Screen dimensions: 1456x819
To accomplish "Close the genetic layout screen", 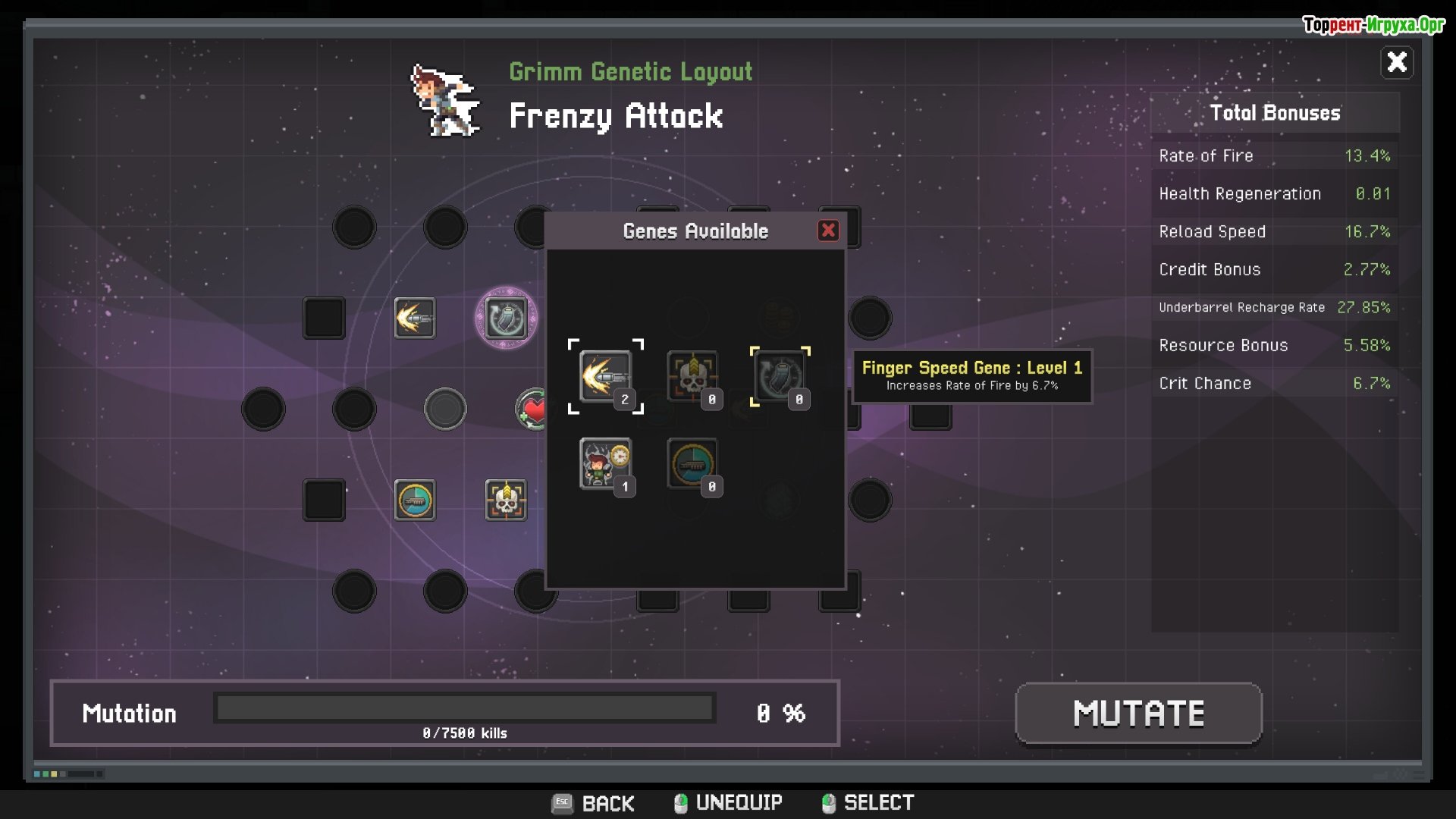I will [1397, 62].
